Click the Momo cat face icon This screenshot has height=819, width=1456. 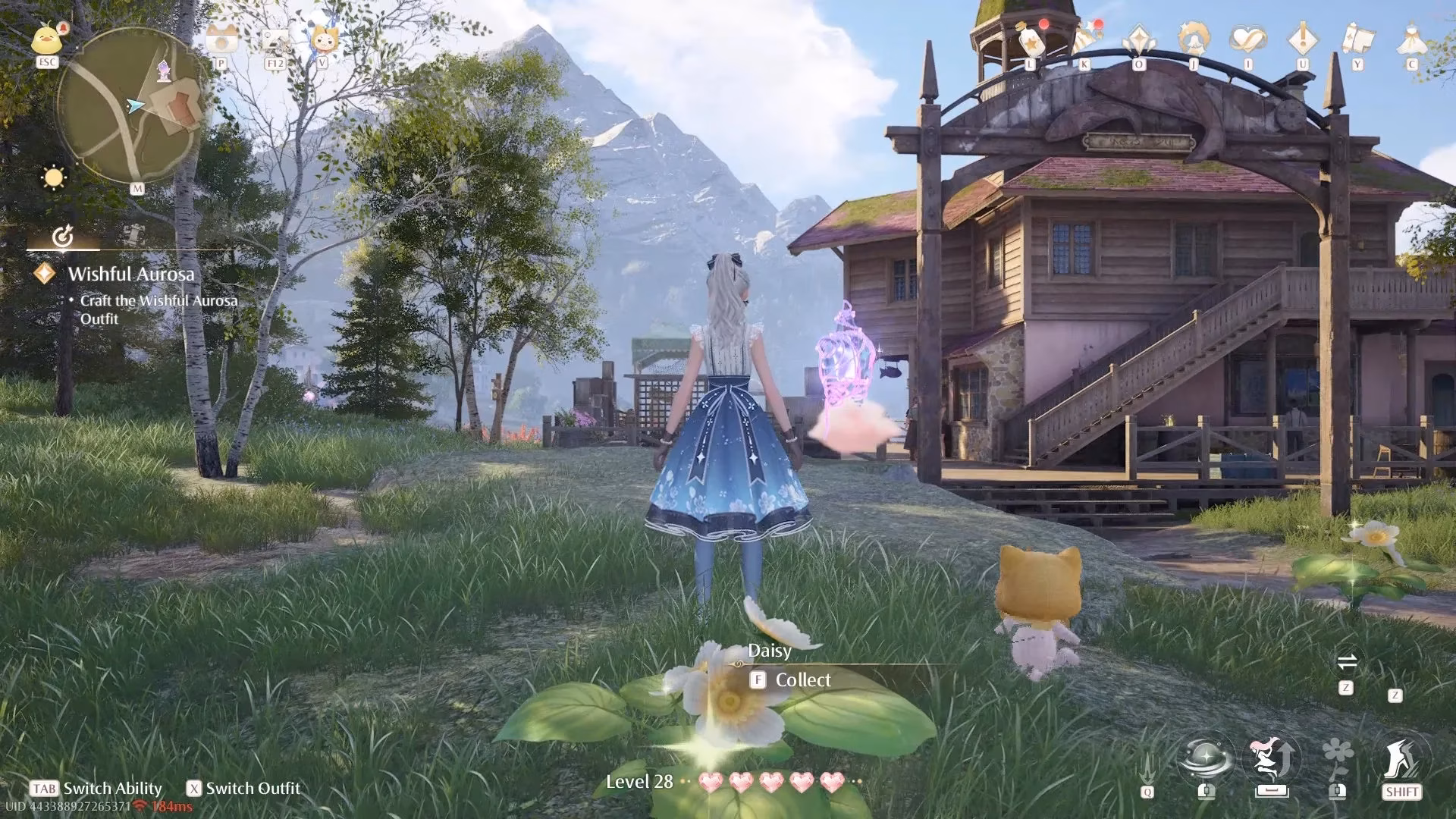[324, 38]
